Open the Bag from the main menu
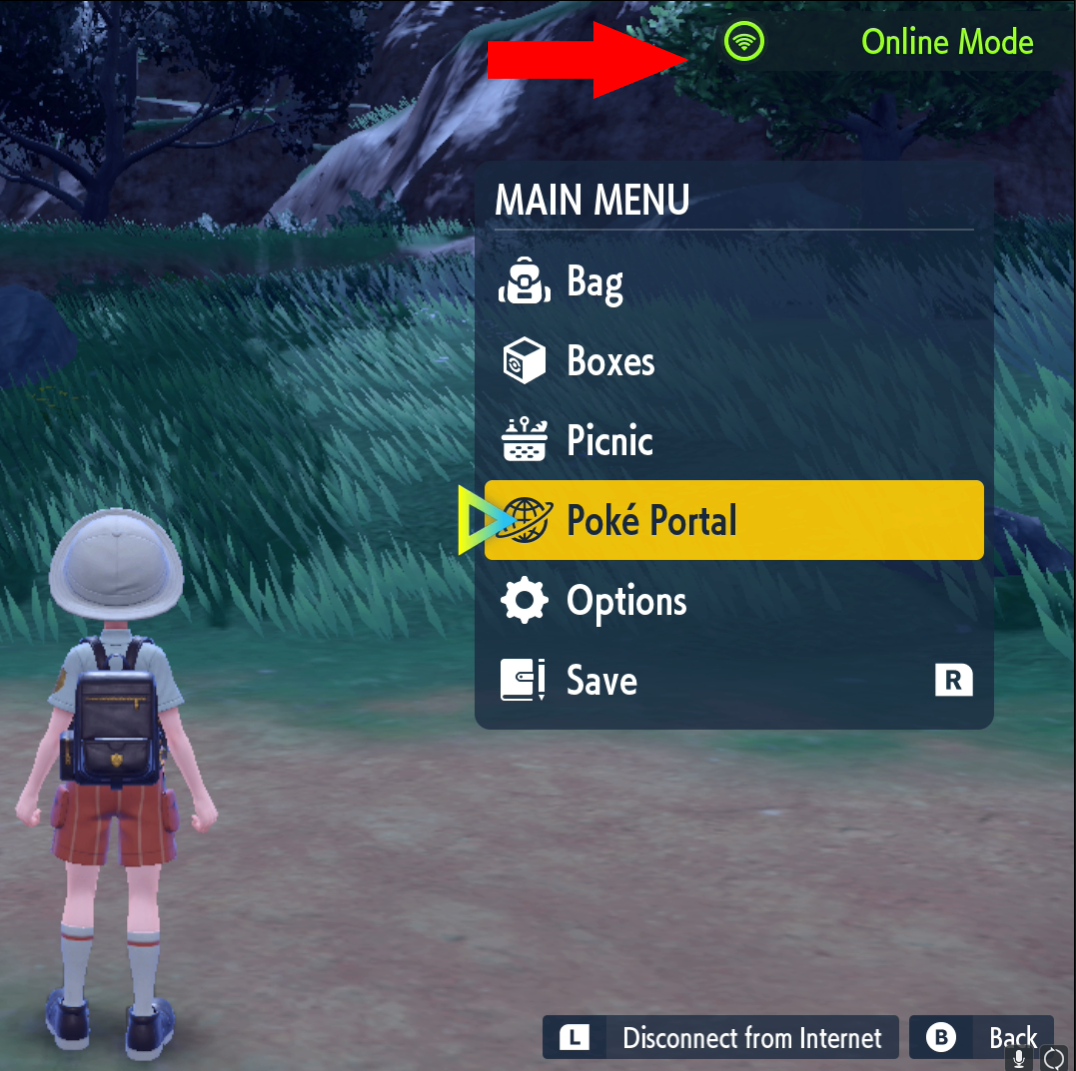The width and height of the screenshot is (1076, 1071). tap(594, 283)
